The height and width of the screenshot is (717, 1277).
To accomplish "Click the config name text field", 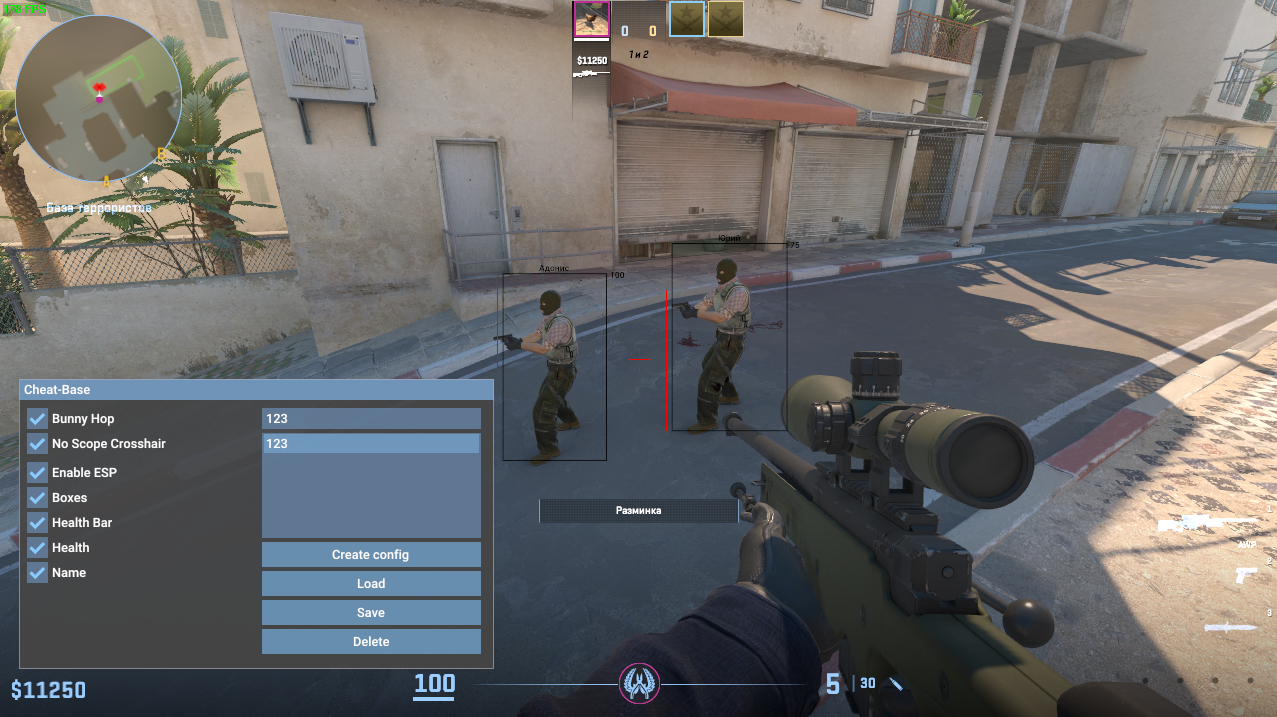I will click(371, 419).
